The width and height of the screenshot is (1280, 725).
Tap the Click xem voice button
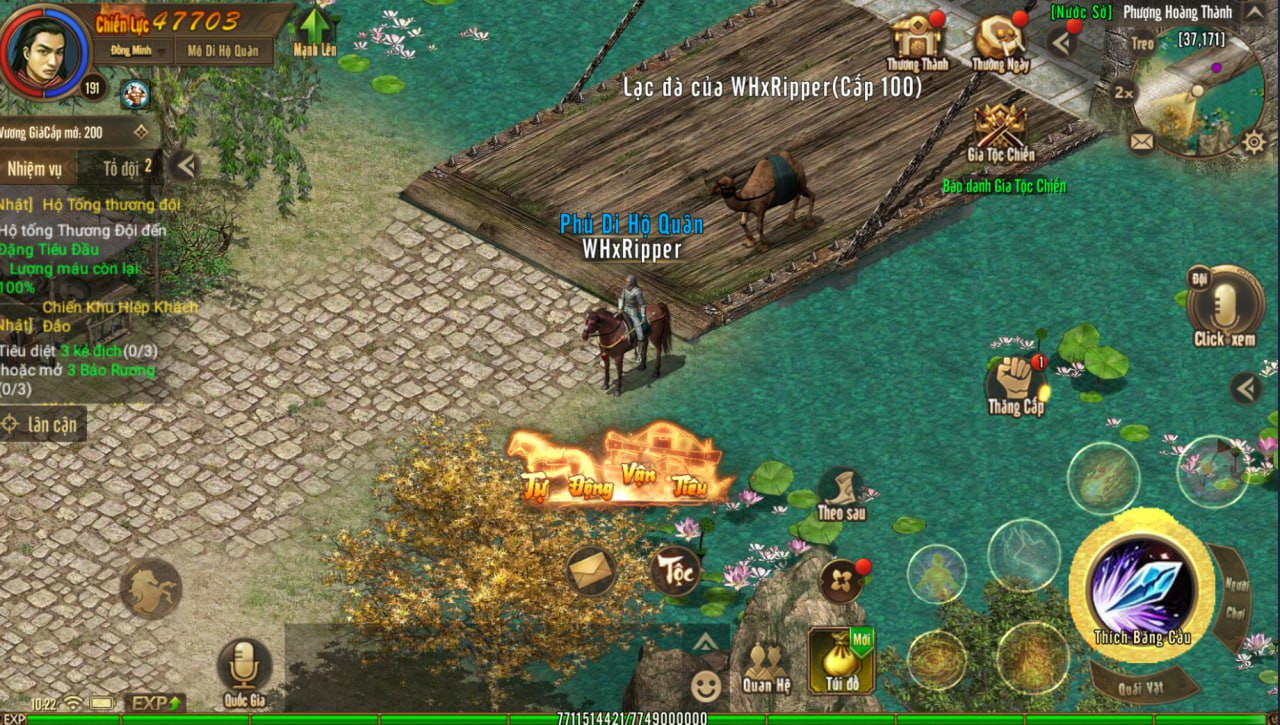point(1224,303)
